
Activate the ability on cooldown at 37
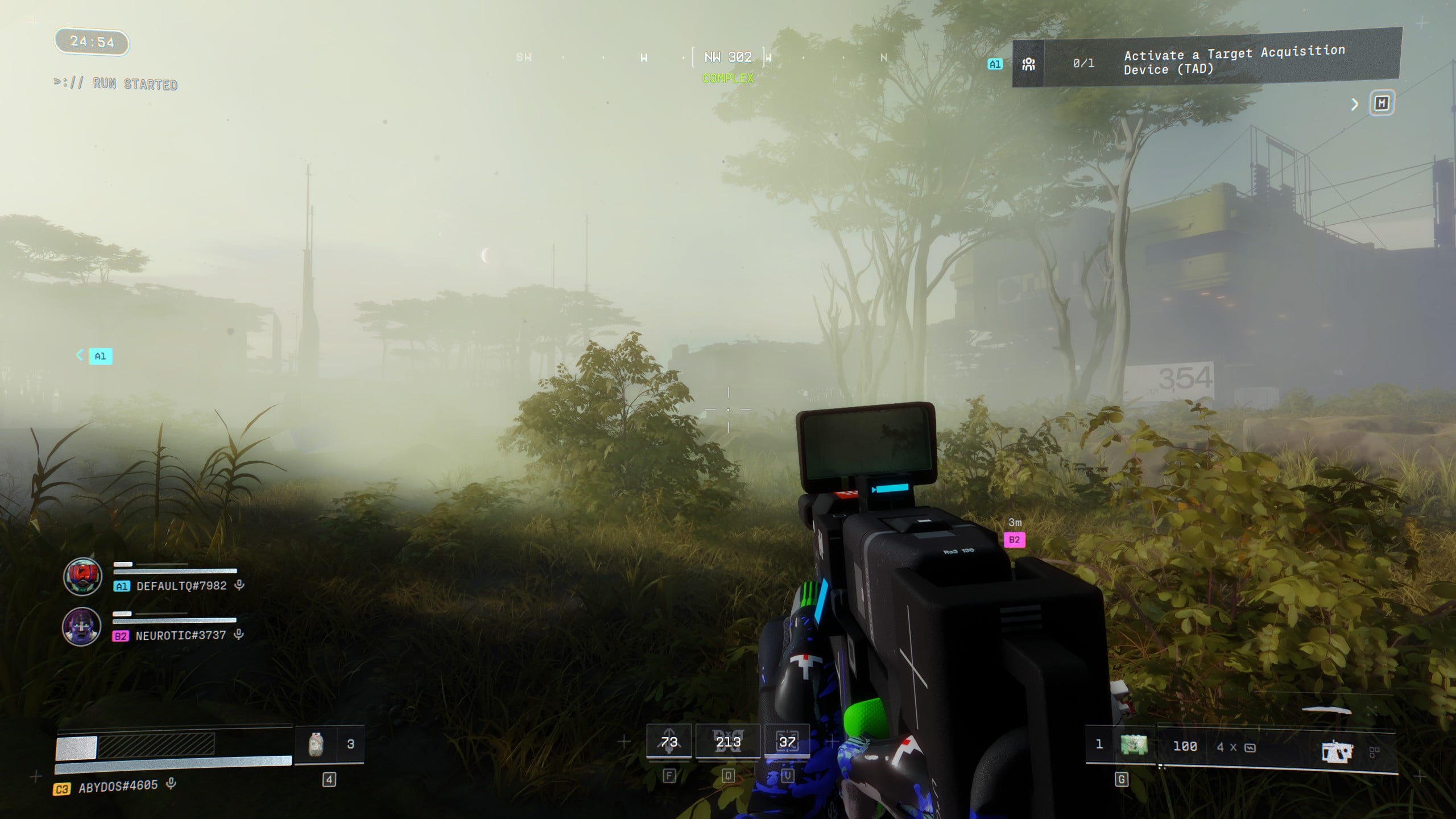tap(787, 742)
